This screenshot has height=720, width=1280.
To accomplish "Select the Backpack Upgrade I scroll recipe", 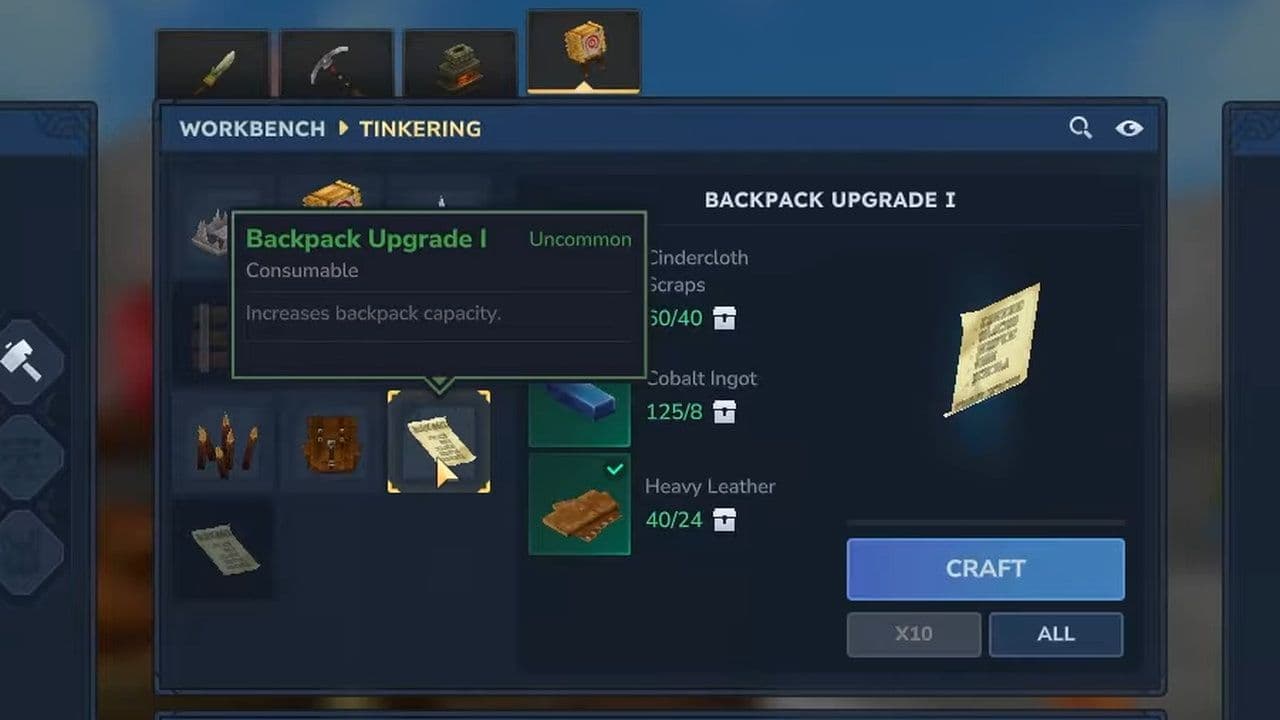I will coord(439,443).
